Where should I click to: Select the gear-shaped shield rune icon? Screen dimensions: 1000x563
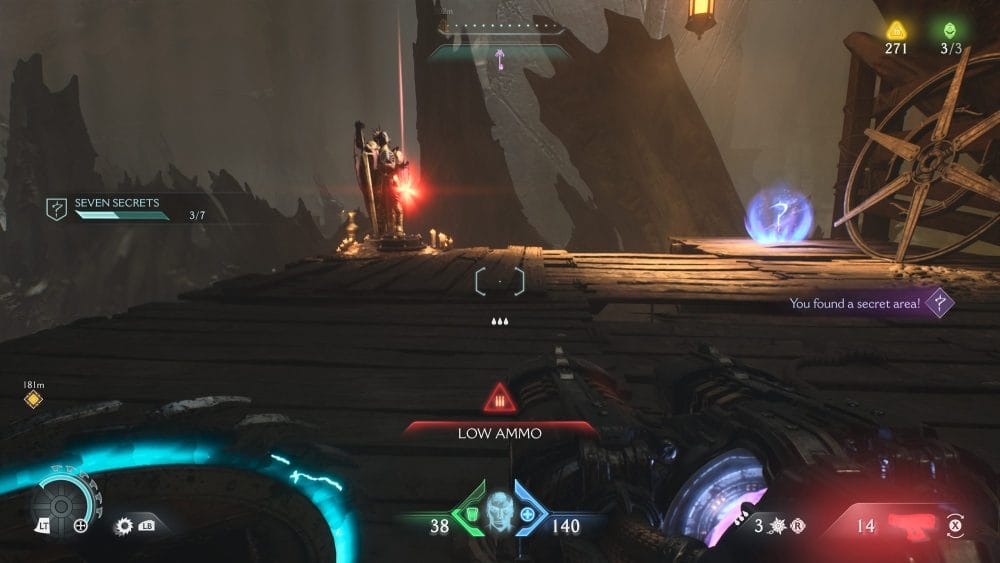[x=125, y=524]
